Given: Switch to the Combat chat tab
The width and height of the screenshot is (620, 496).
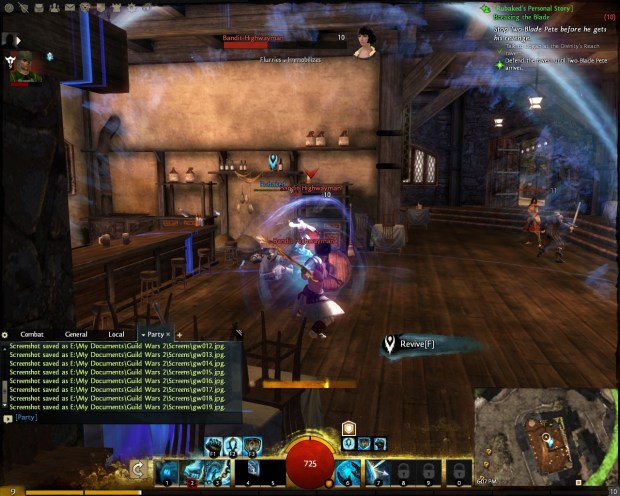Looking at the screenshot, I should 32,334.
